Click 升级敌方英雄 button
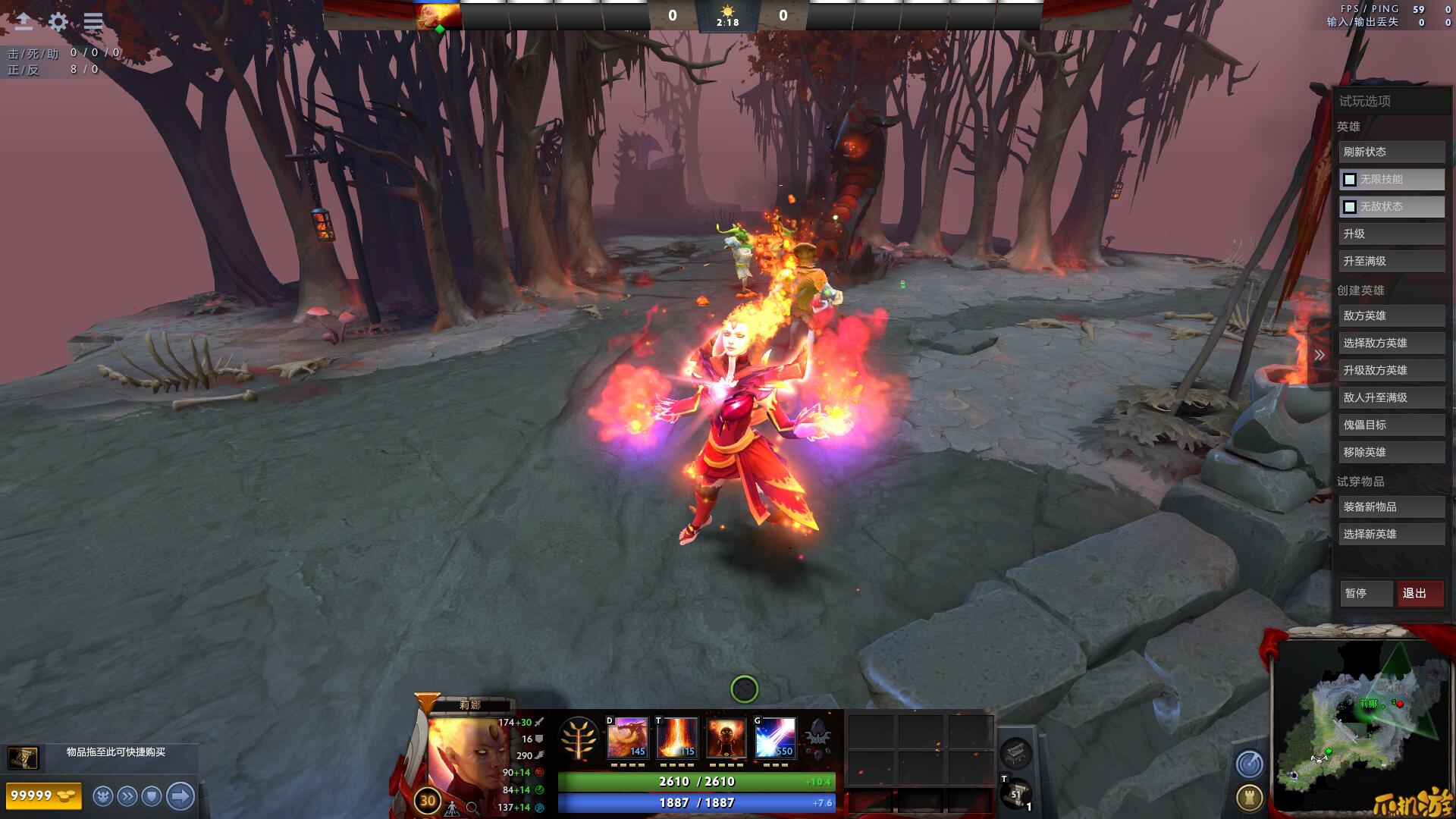The width and height of the screenshot is (1456, 819). (x=1391, y=370)
